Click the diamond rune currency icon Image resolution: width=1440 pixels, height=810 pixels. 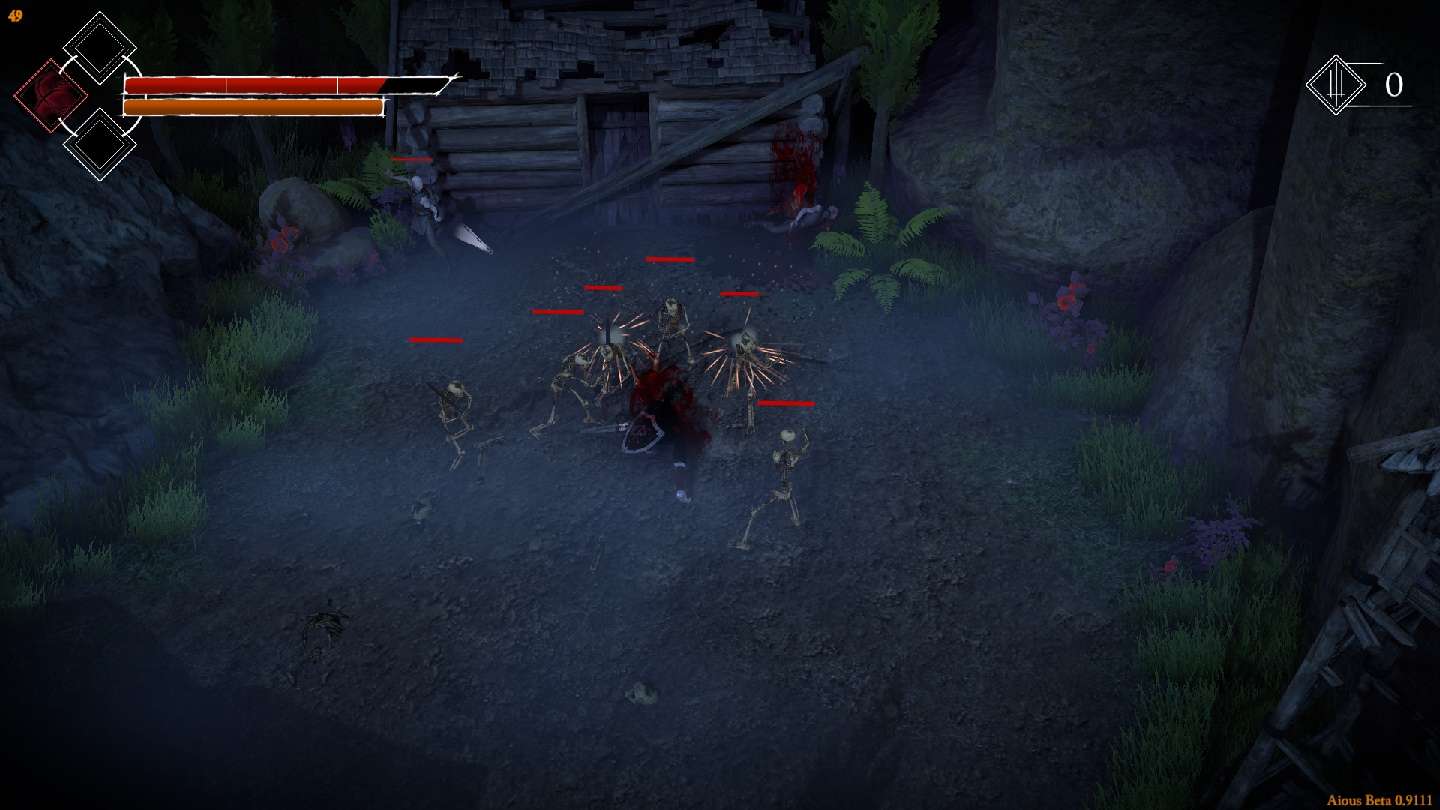1336,85
